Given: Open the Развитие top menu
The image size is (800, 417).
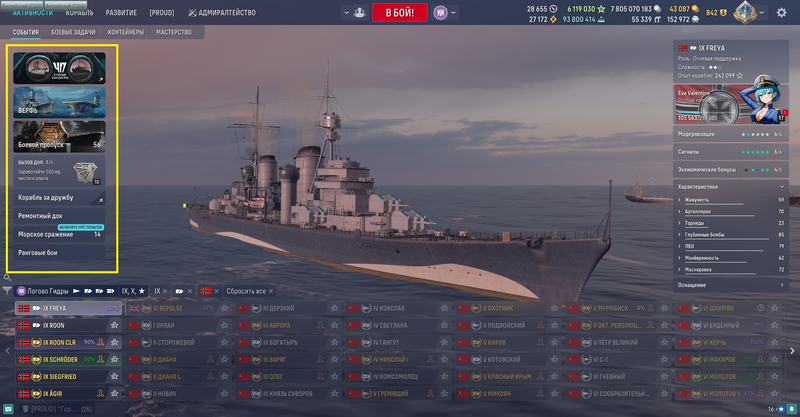Looking at the screenshot, I should click(x=122, y=13).
